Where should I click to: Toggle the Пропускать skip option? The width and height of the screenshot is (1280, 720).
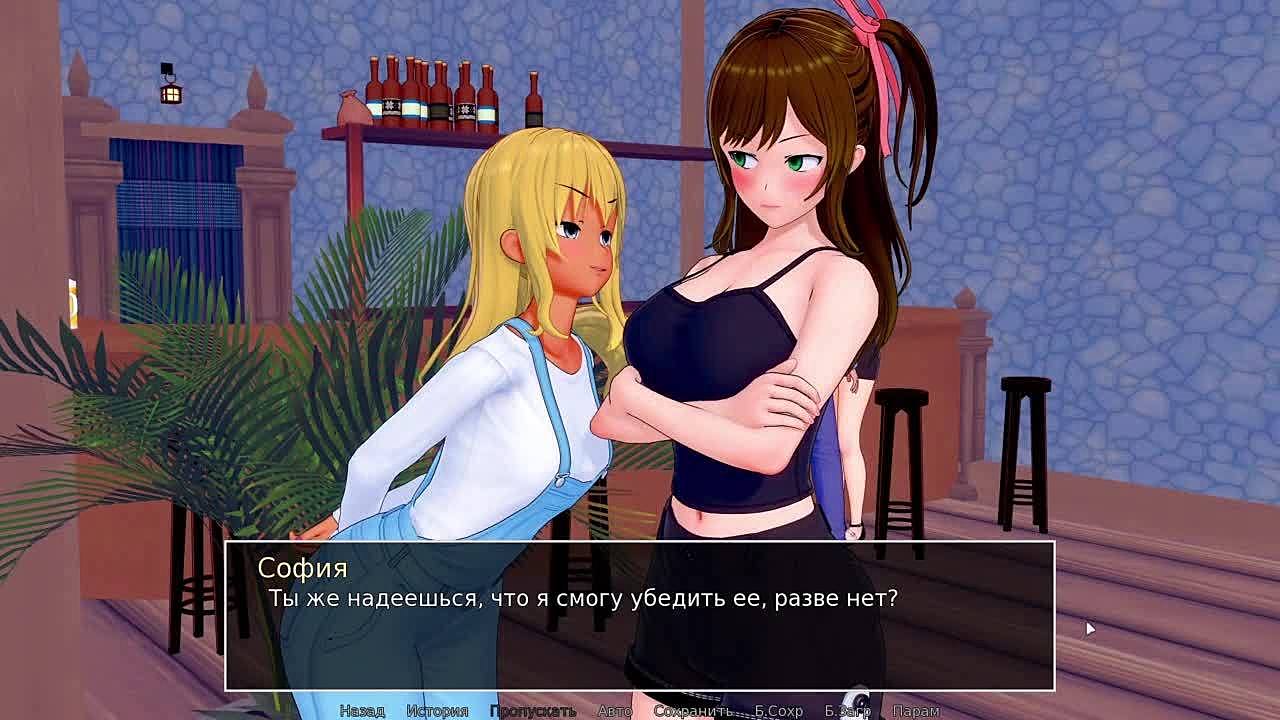pyautogui.click(x=532, y=711)
